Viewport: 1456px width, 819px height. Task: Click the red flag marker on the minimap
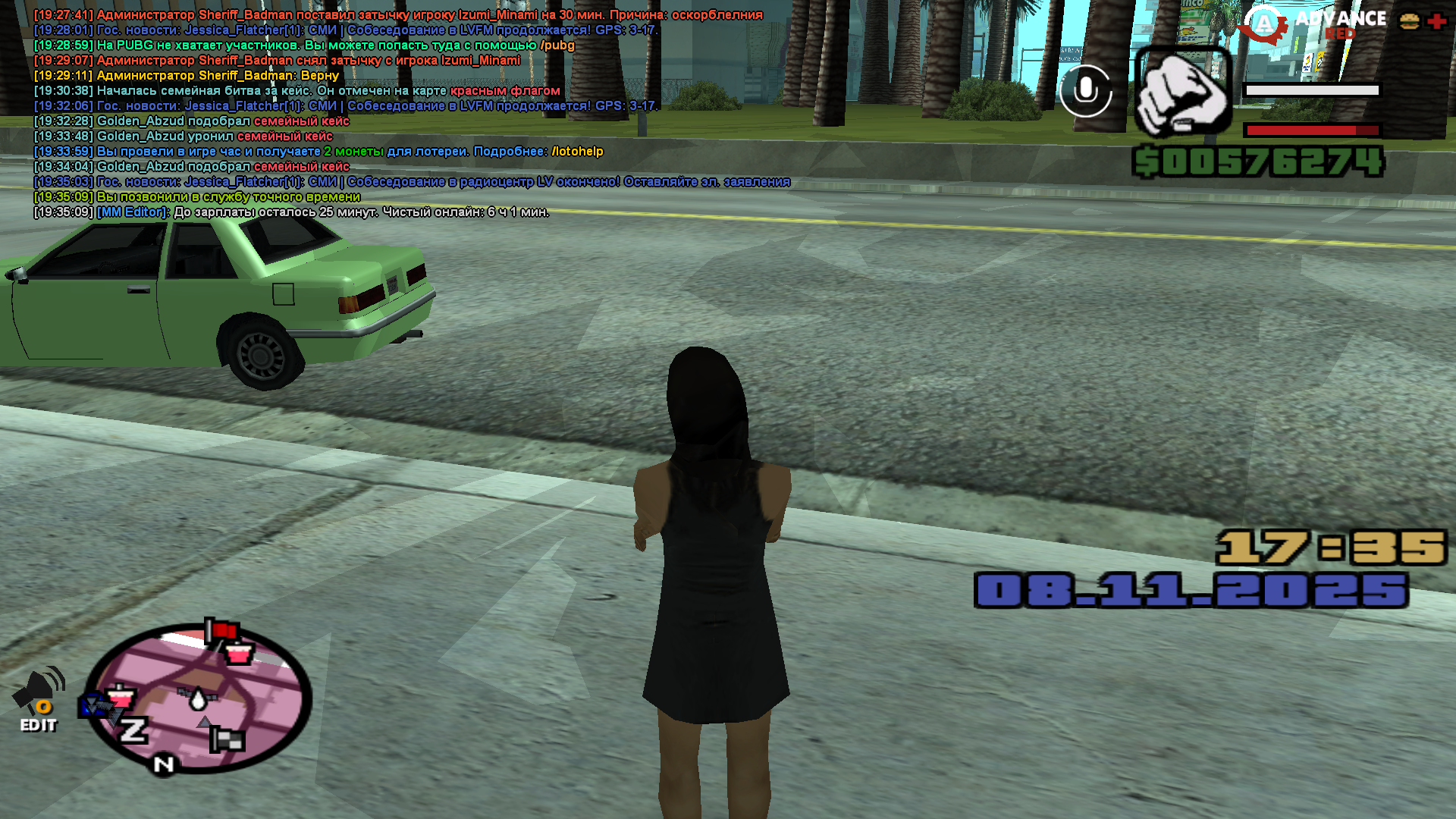point(222,631)
